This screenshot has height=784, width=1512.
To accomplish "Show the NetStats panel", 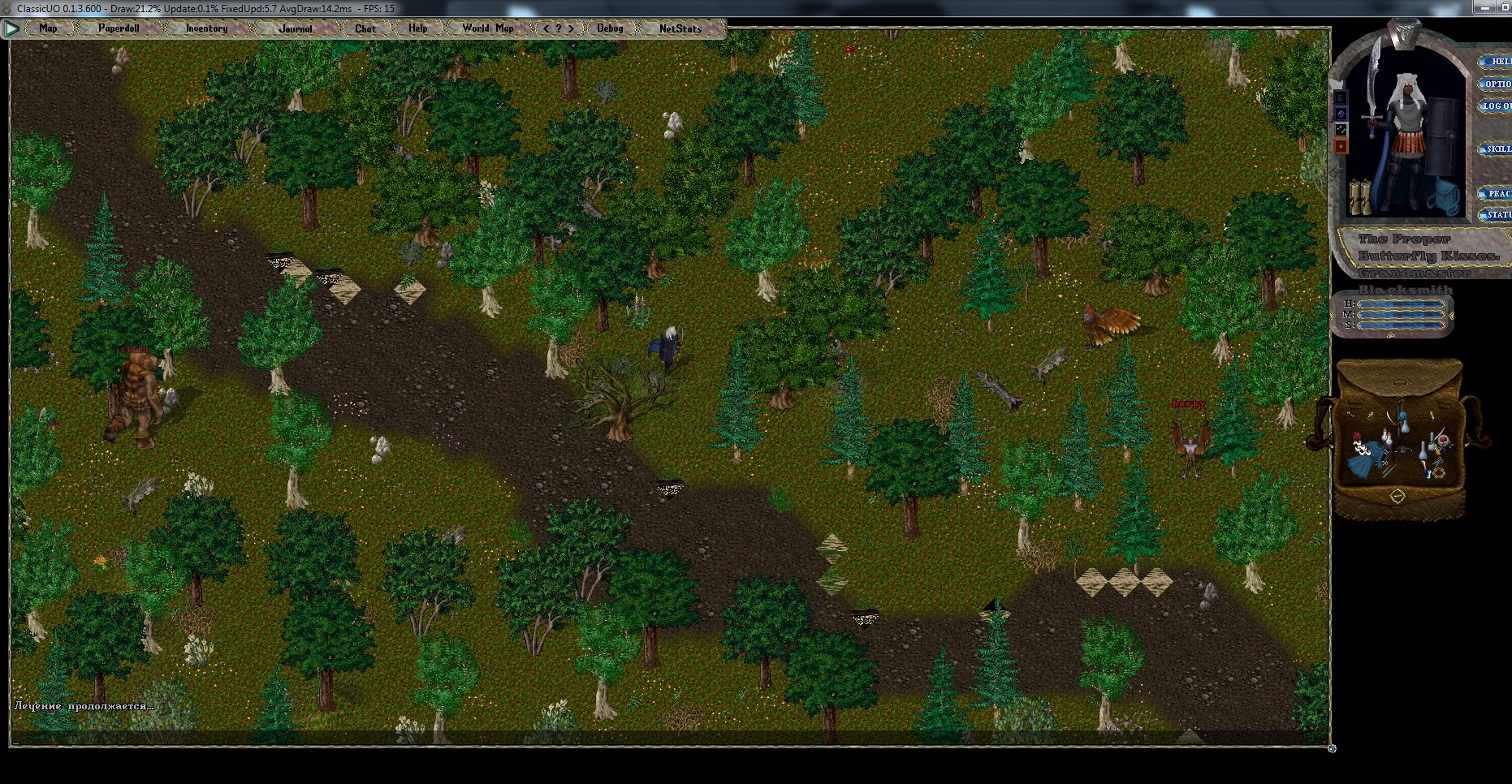I will tap(680, 28).
